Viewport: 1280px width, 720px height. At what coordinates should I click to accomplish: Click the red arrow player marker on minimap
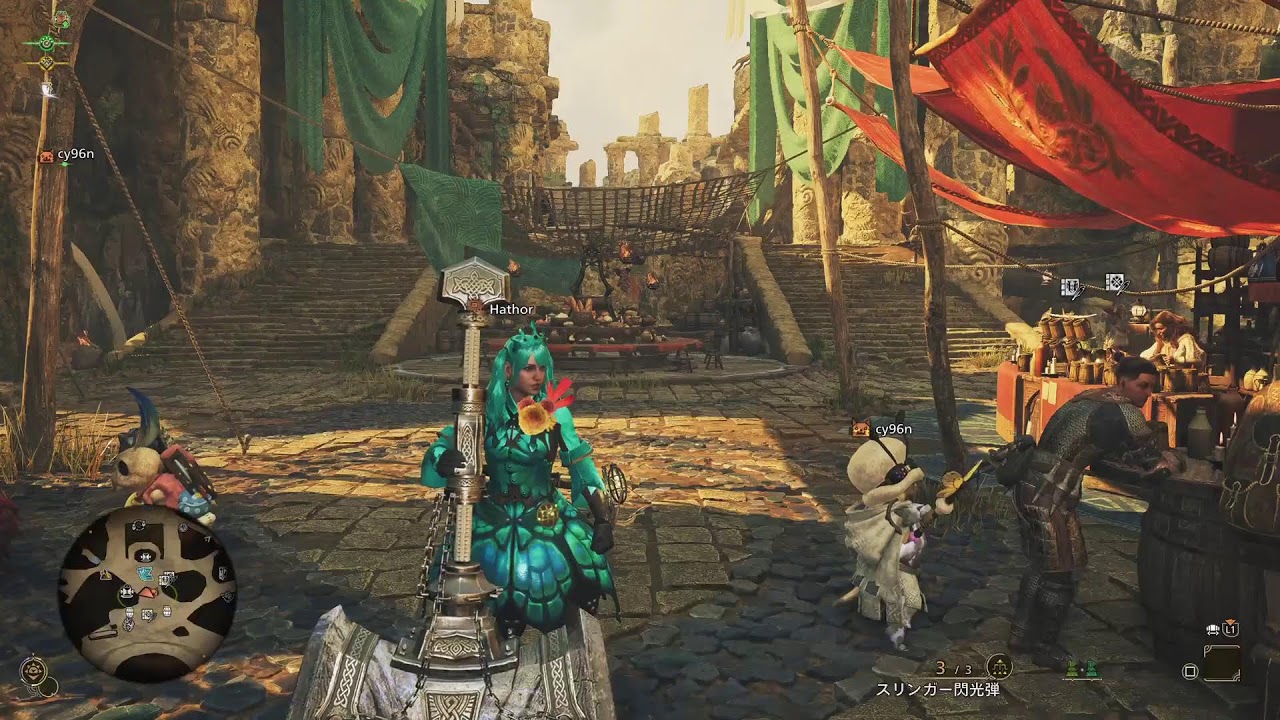click(x=146, y=593)
